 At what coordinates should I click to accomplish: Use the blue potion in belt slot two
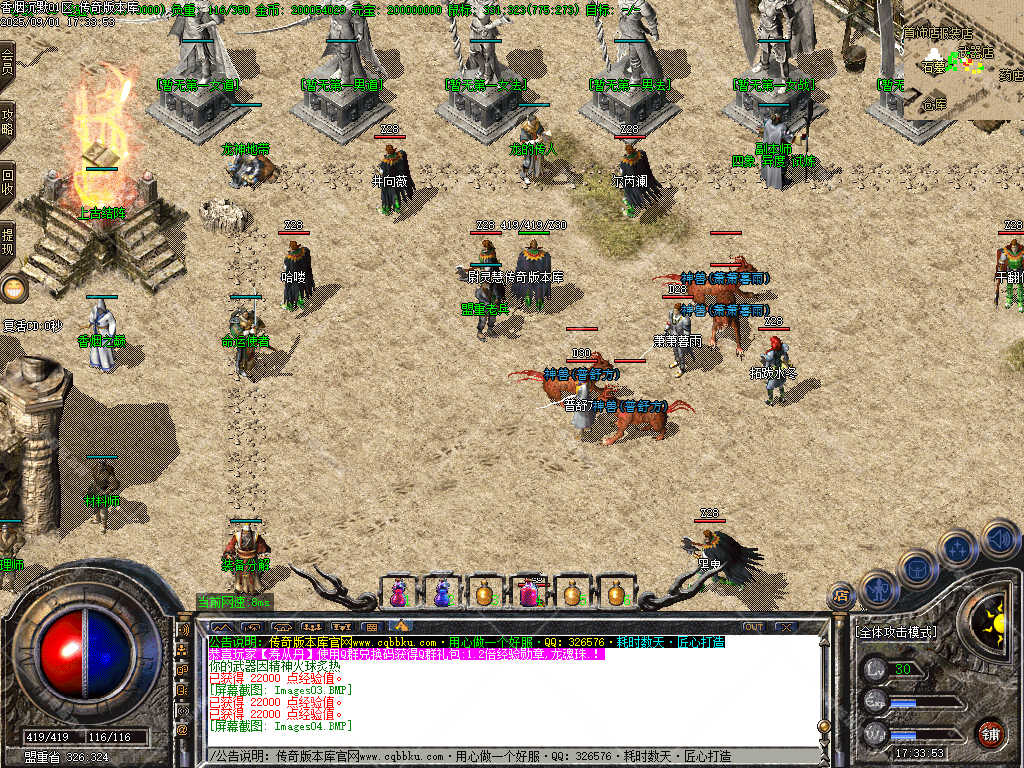click(442, 593)
